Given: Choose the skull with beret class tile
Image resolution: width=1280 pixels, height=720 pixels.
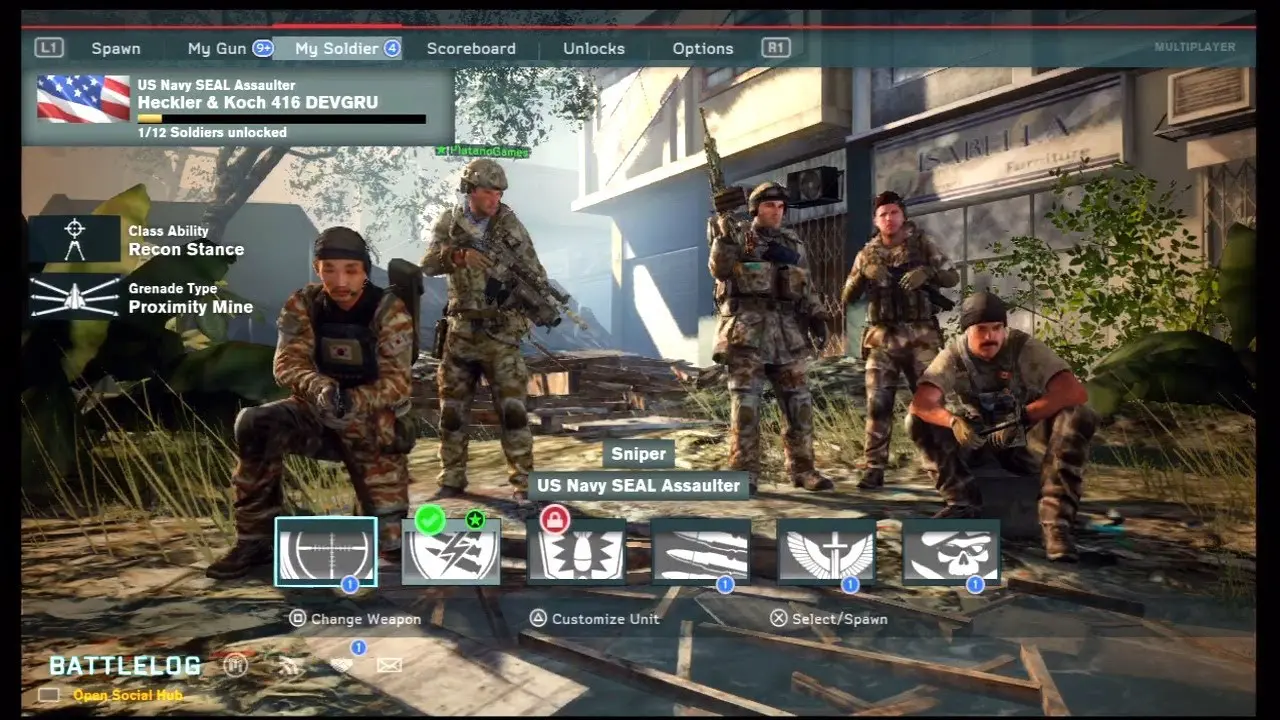Looking at the screenshot, I should [x=951, y=553].
